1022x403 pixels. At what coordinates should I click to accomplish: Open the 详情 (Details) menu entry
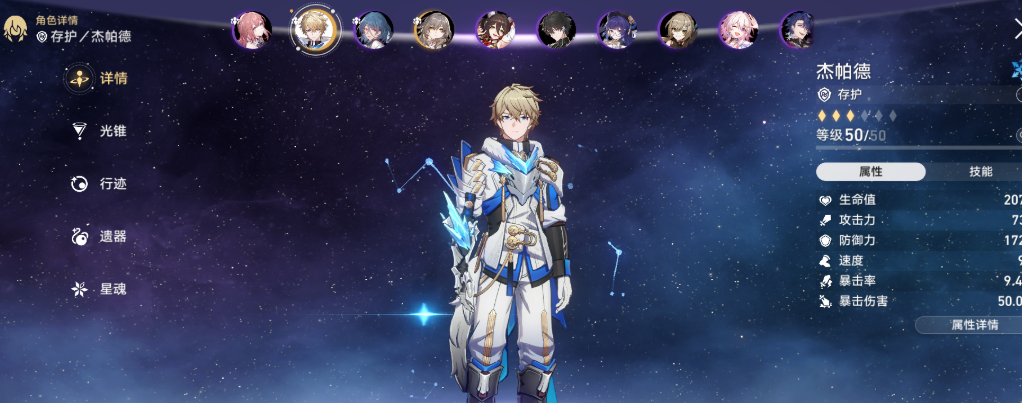pos(98,78)
